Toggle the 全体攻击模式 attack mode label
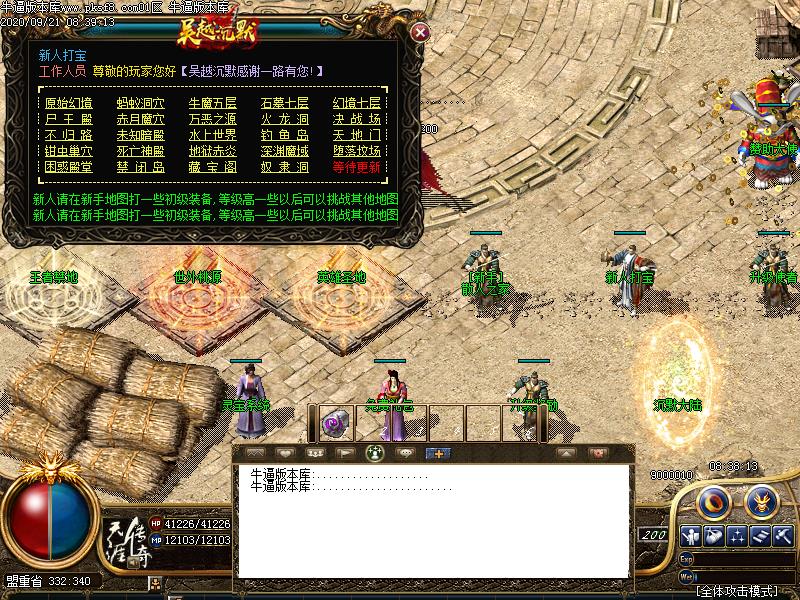800x600 pixels. (738, 591)
